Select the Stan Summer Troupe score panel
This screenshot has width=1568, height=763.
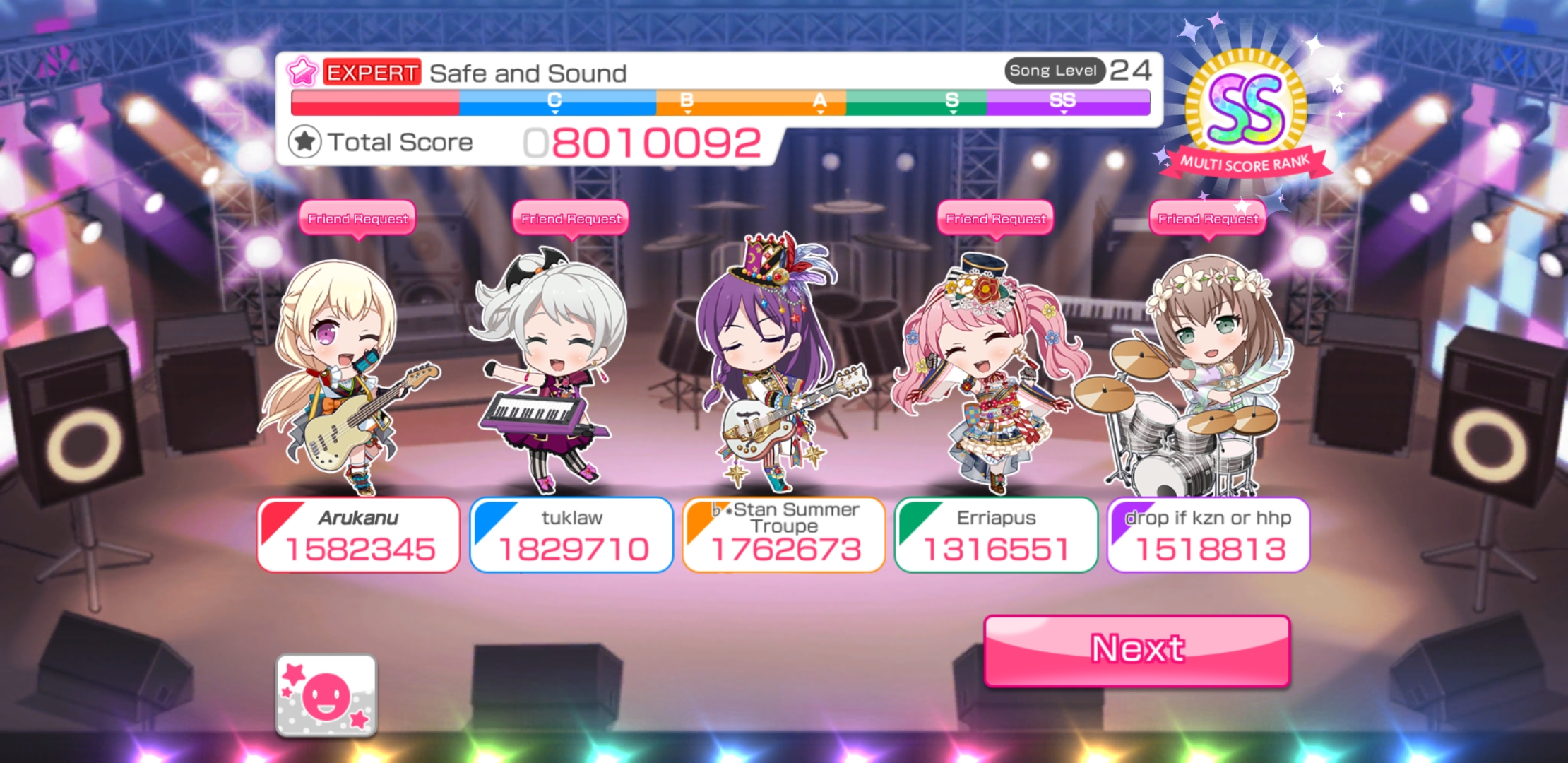click(784, 535)
